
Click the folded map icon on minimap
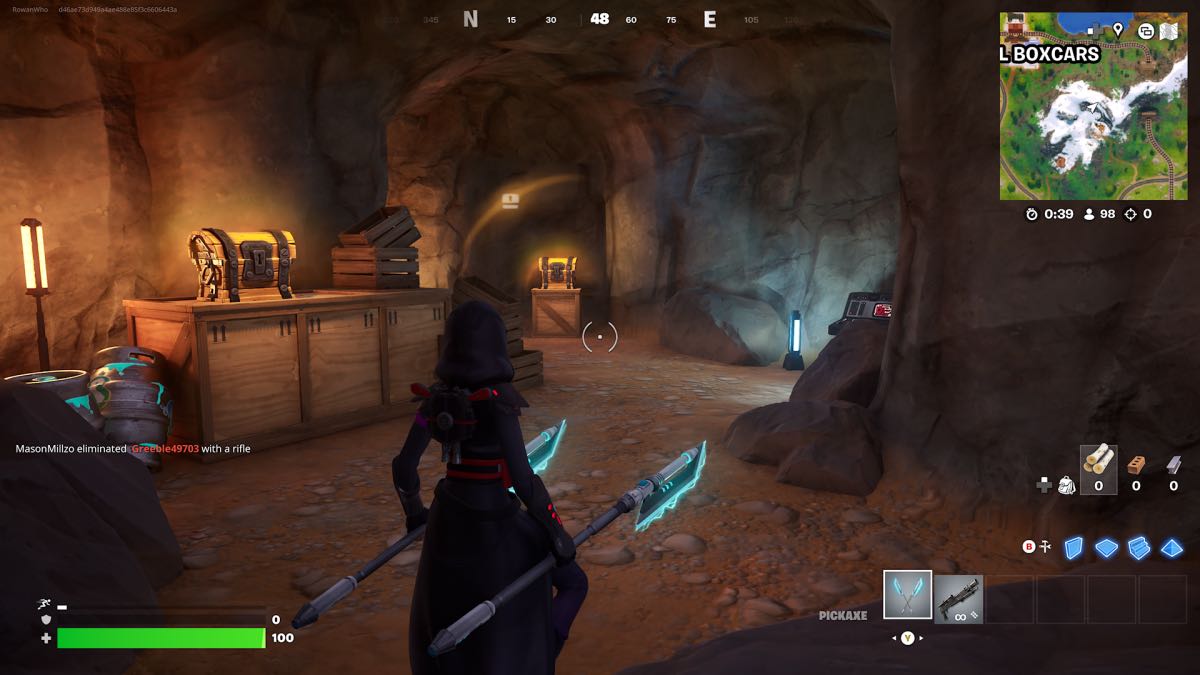click(1167, 30)
